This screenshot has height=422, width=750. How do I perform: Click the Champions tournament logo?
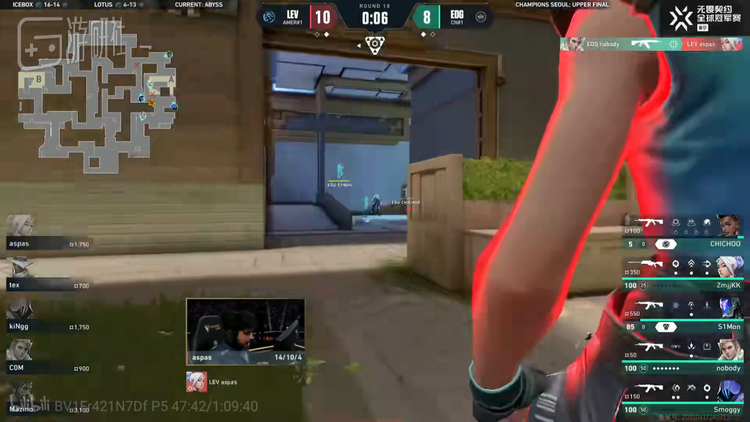point(708,17)
